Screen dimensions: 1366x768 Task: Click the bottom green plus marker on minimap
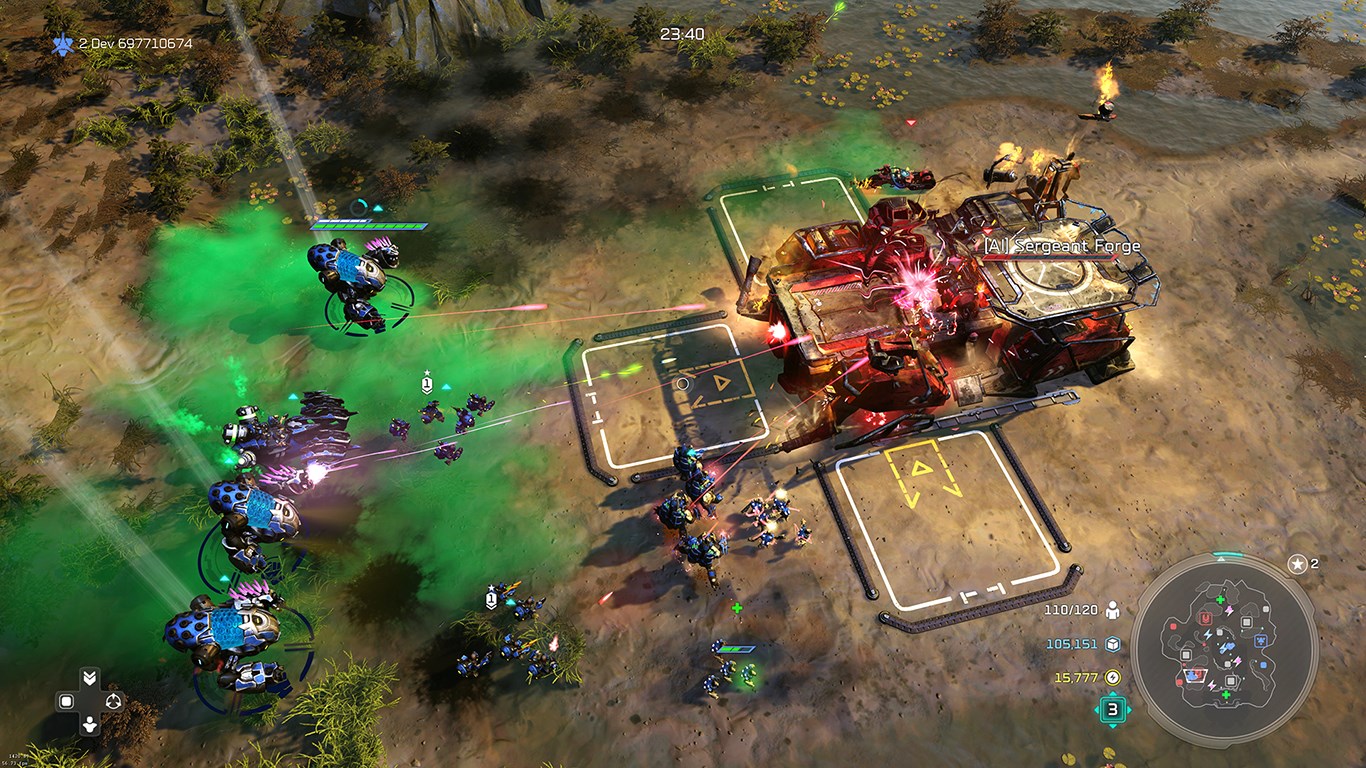click(x=1225, y=695)
